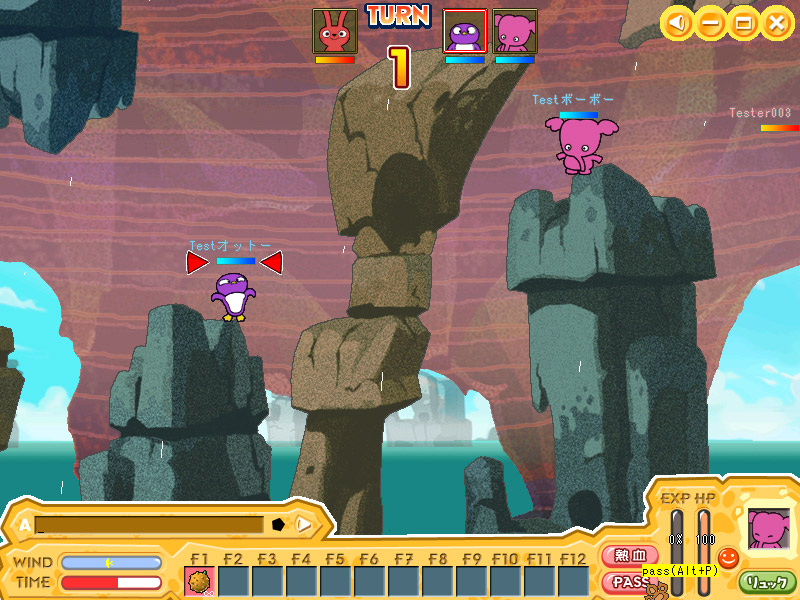800x600 pixels.
Task: Maximize the game window
Action: (x=743, y=22)
